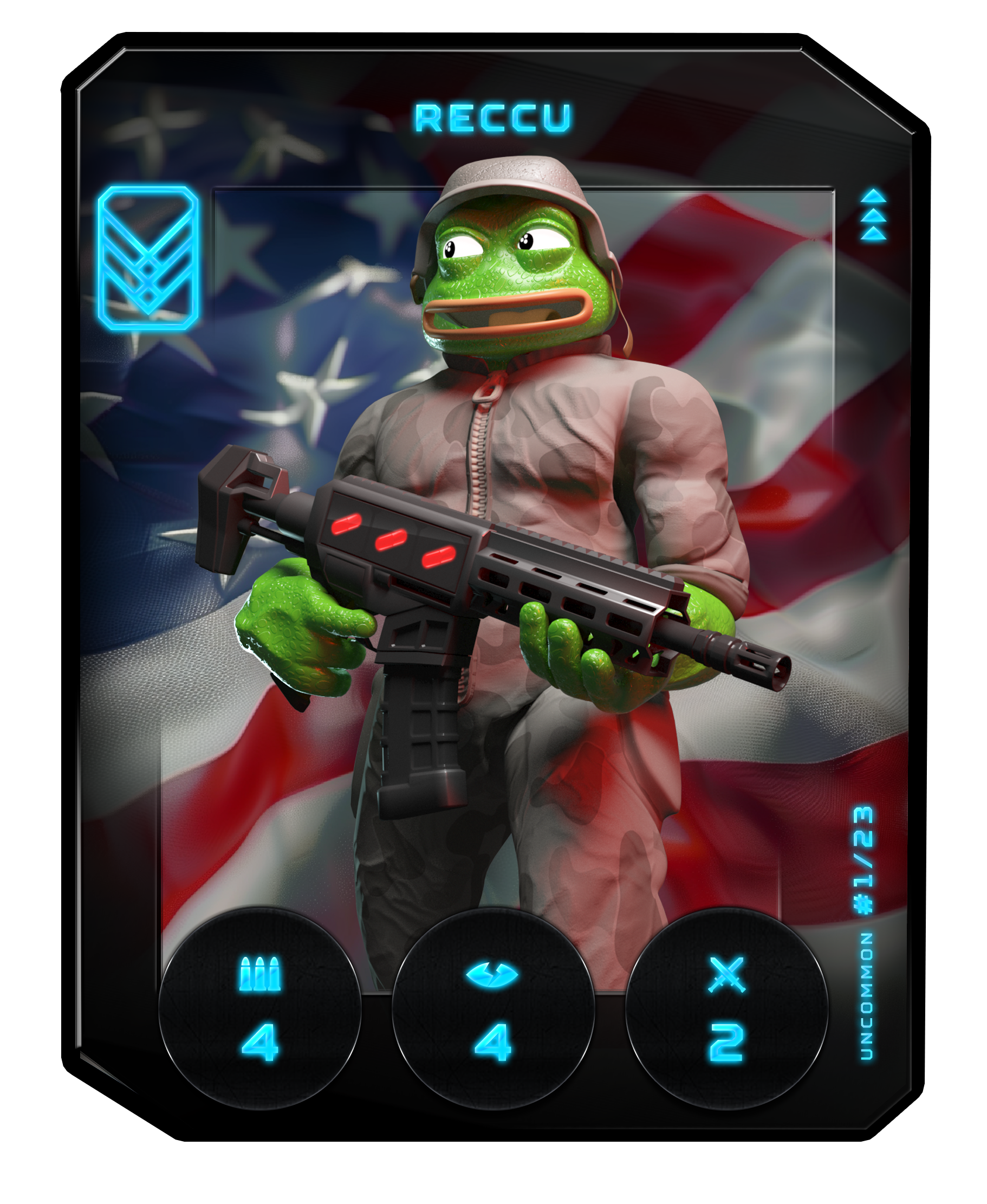Screen dimensions: 987x1204
Task: Select the eye stat circle
Action: pos(492,1007)
